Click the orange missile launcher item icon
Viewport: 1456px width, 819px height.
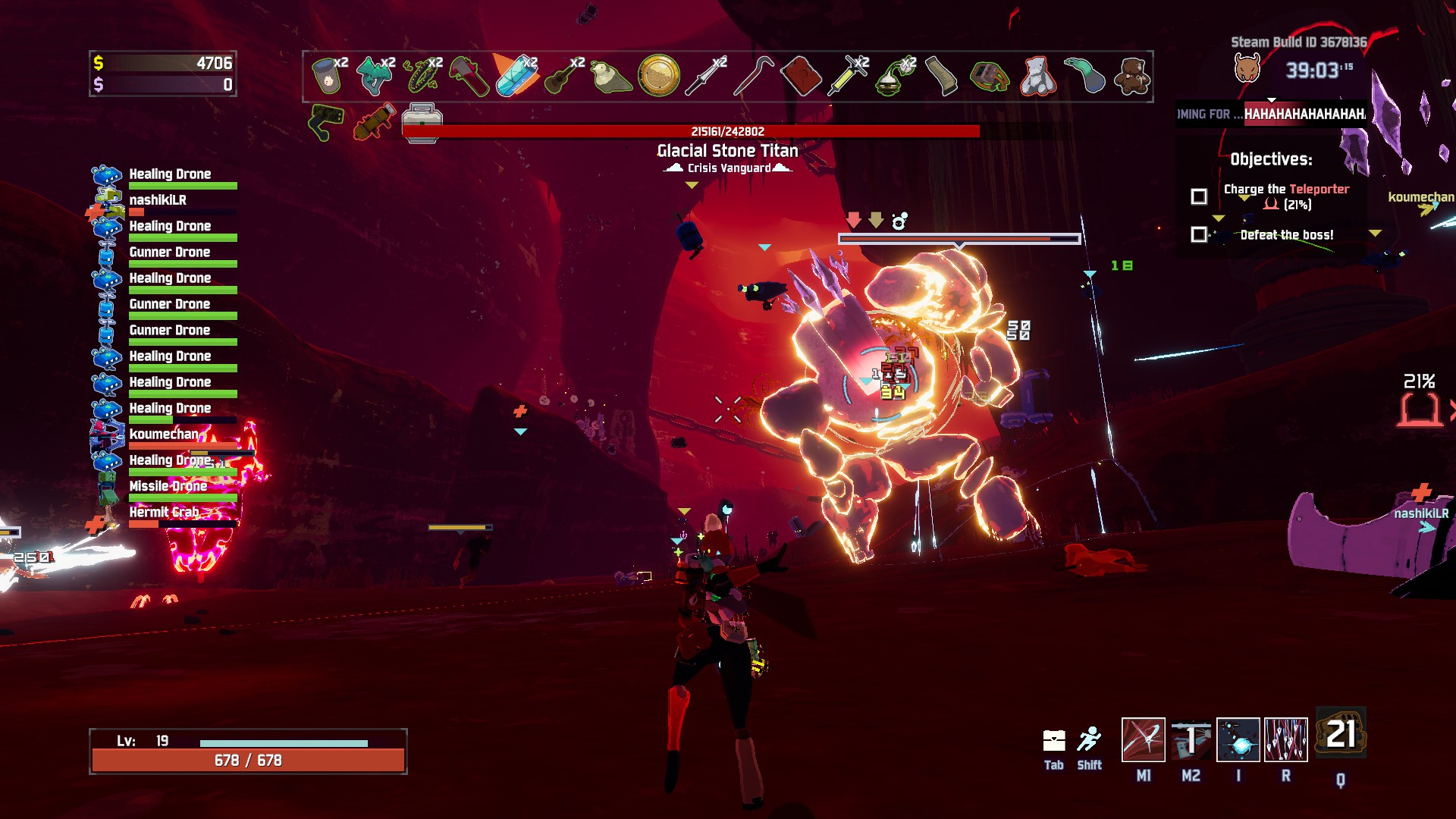(x=375, y=121)
